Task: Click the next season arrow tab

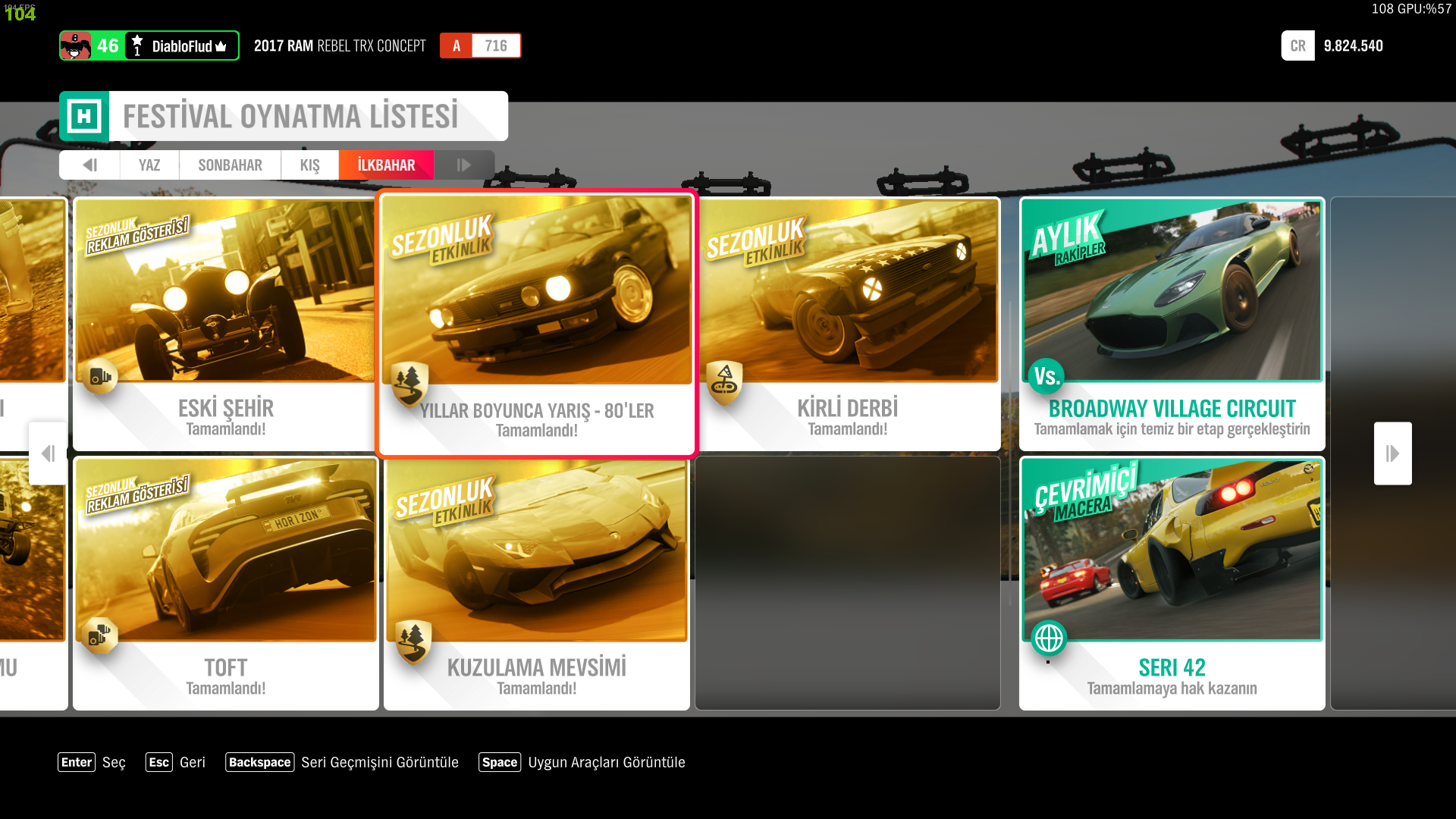Action: click(463, 165)
